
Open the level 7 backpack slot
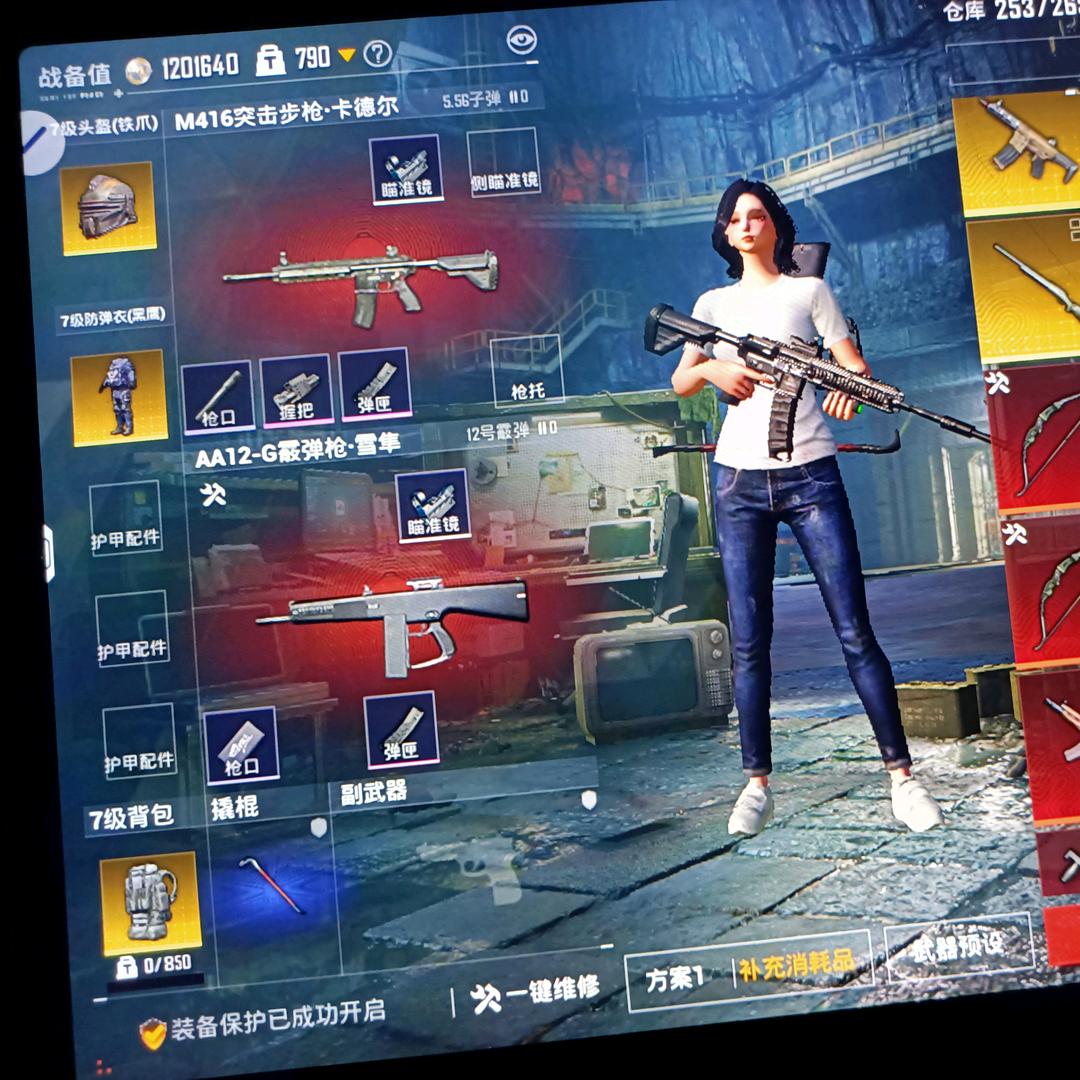pyautogui.click(x=150, y=903)
